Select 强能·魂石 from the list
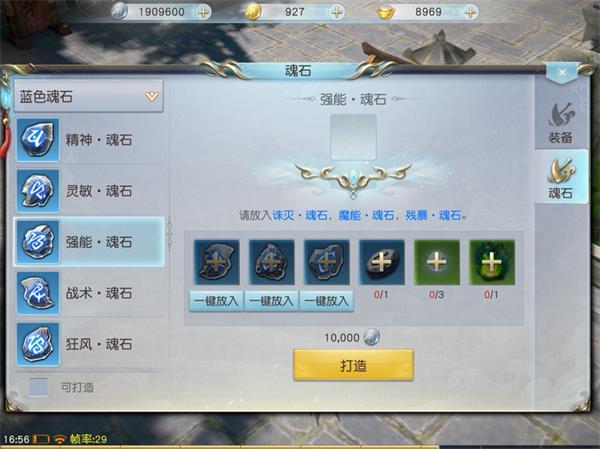The width and height of the screenshot is (600, 449). (x=89, y=242)
